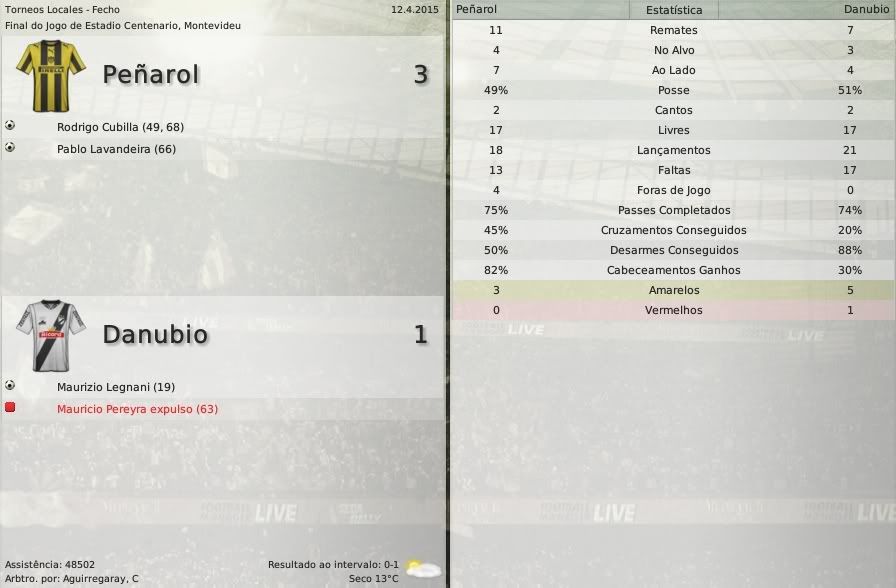Select the Mauricio Pereyra expulso entry

click(x=137, y=409)
